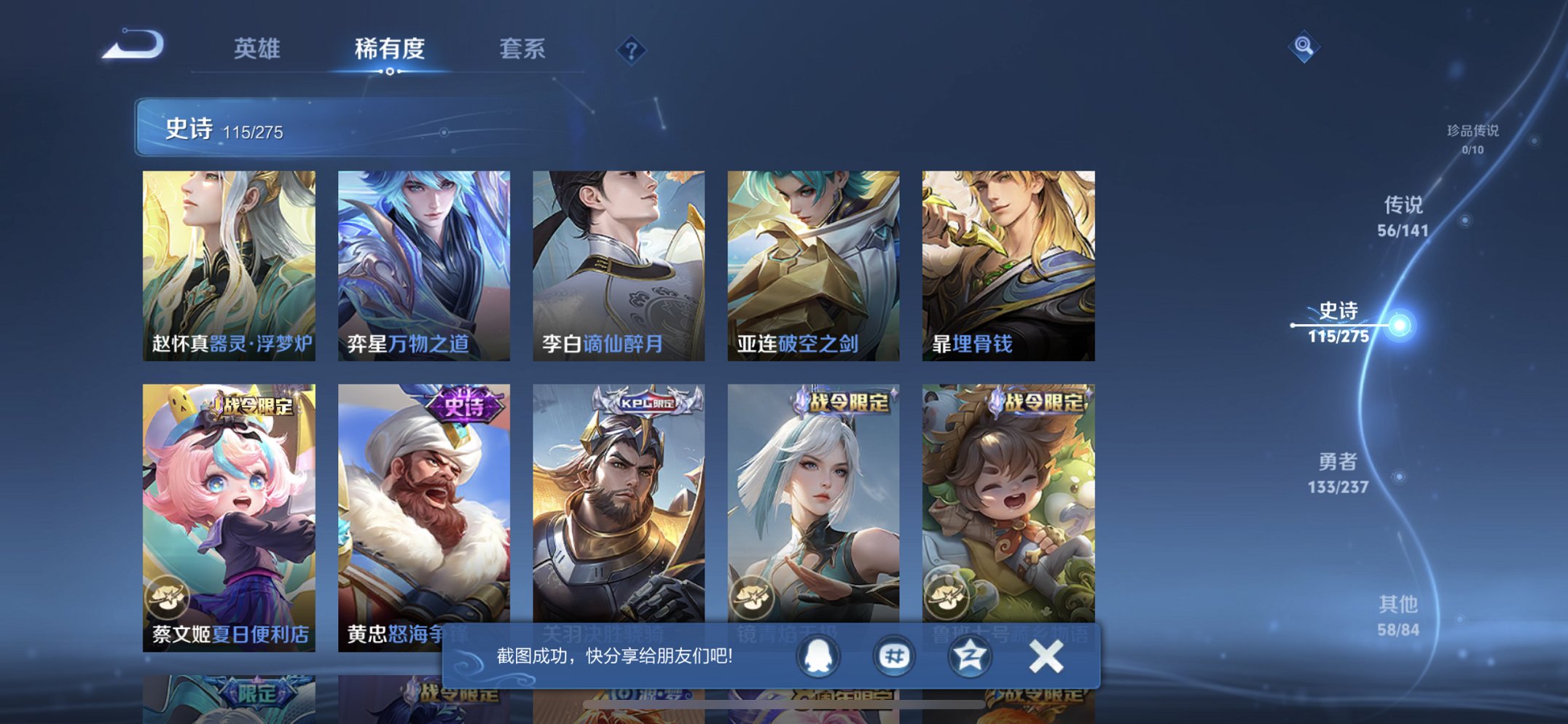Switch to the 英雄 tab
Screen dimensions: 1568x724
pos(256,50)
